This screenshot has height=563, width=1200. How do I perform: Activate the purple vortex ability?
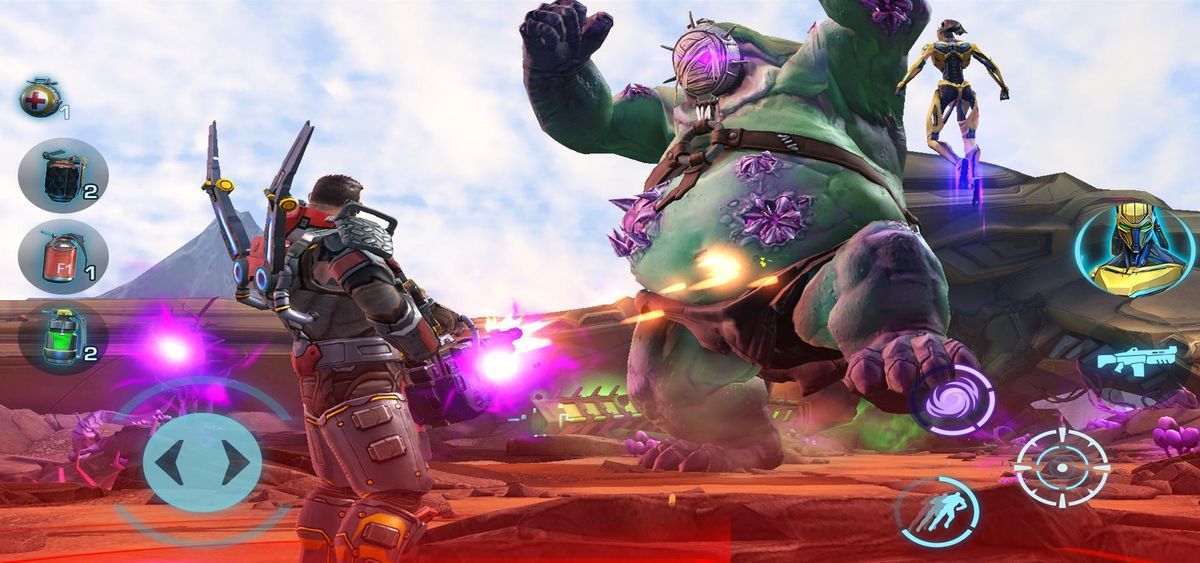[x=951, y=399]
